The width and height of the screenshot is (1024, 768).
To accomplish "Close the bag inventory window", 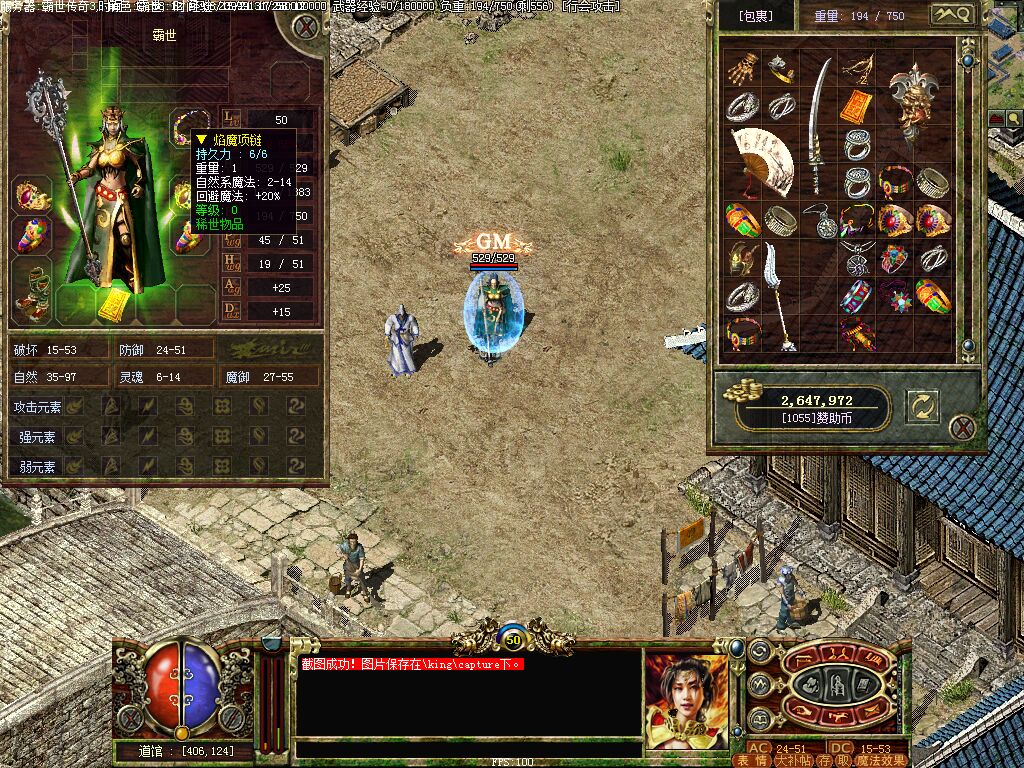I will coord(962,428).
